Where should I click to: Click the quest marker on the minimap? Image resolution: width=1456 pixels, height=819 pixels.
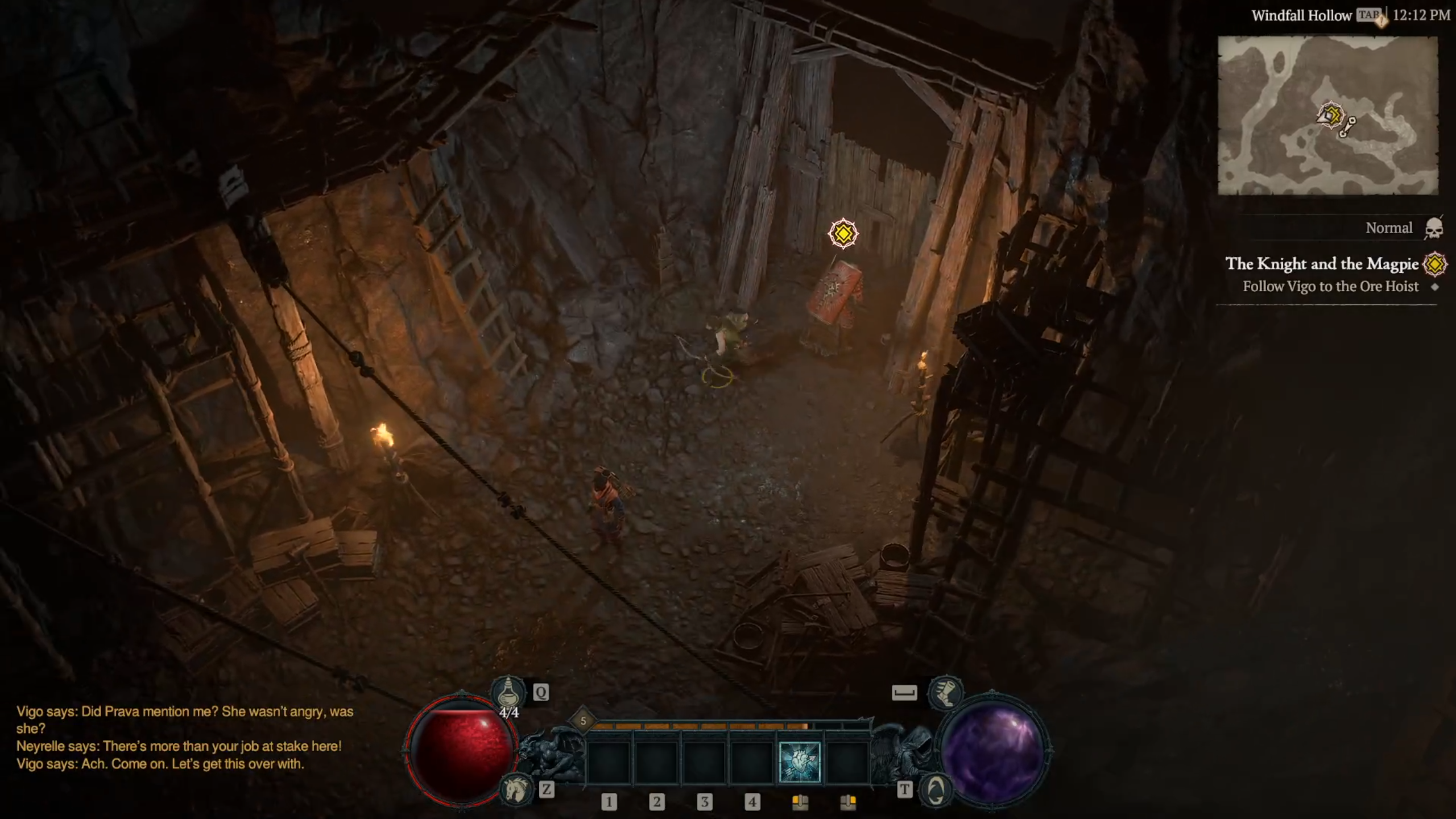click(1331, 114)
